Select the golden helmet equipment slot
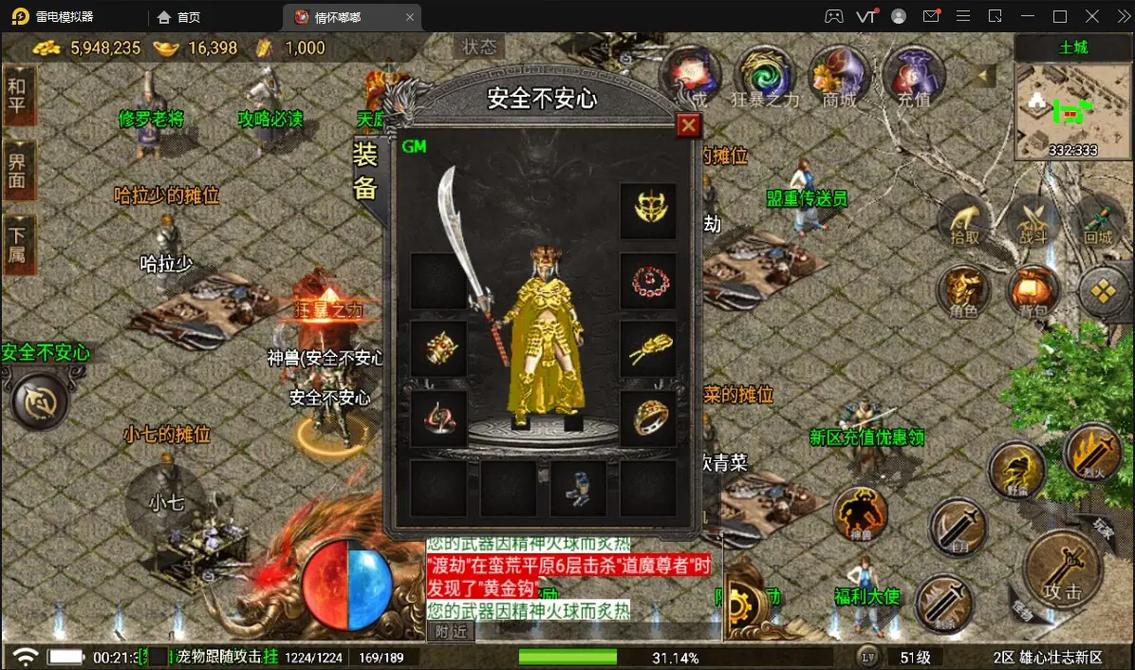Viewport: 1135px width, 670px height. (x=648, y=210)
